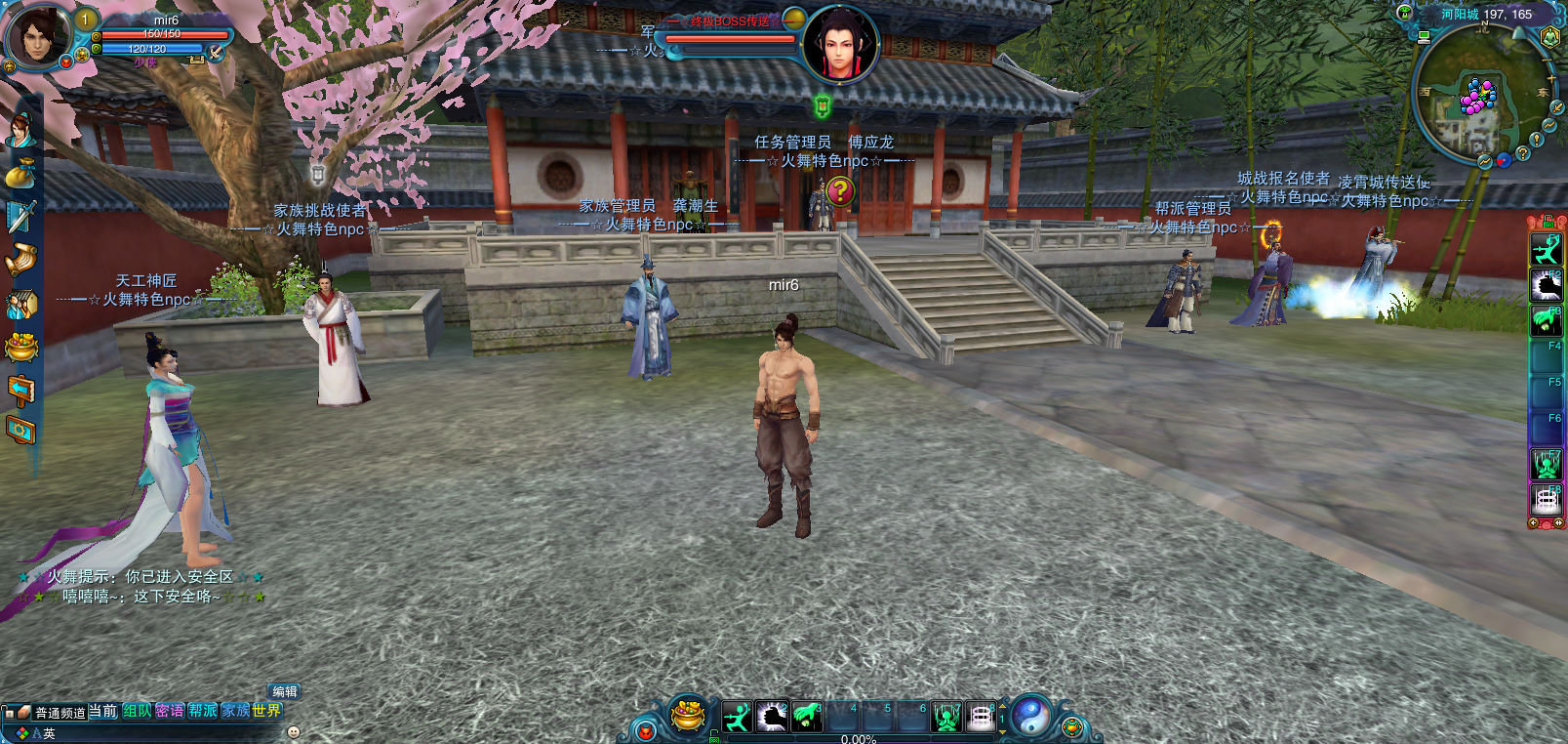The width and height of the screenshot is (1568, 744).
Task: Open the minimap of 河阳城
Action: click(x=1478, y=98)
